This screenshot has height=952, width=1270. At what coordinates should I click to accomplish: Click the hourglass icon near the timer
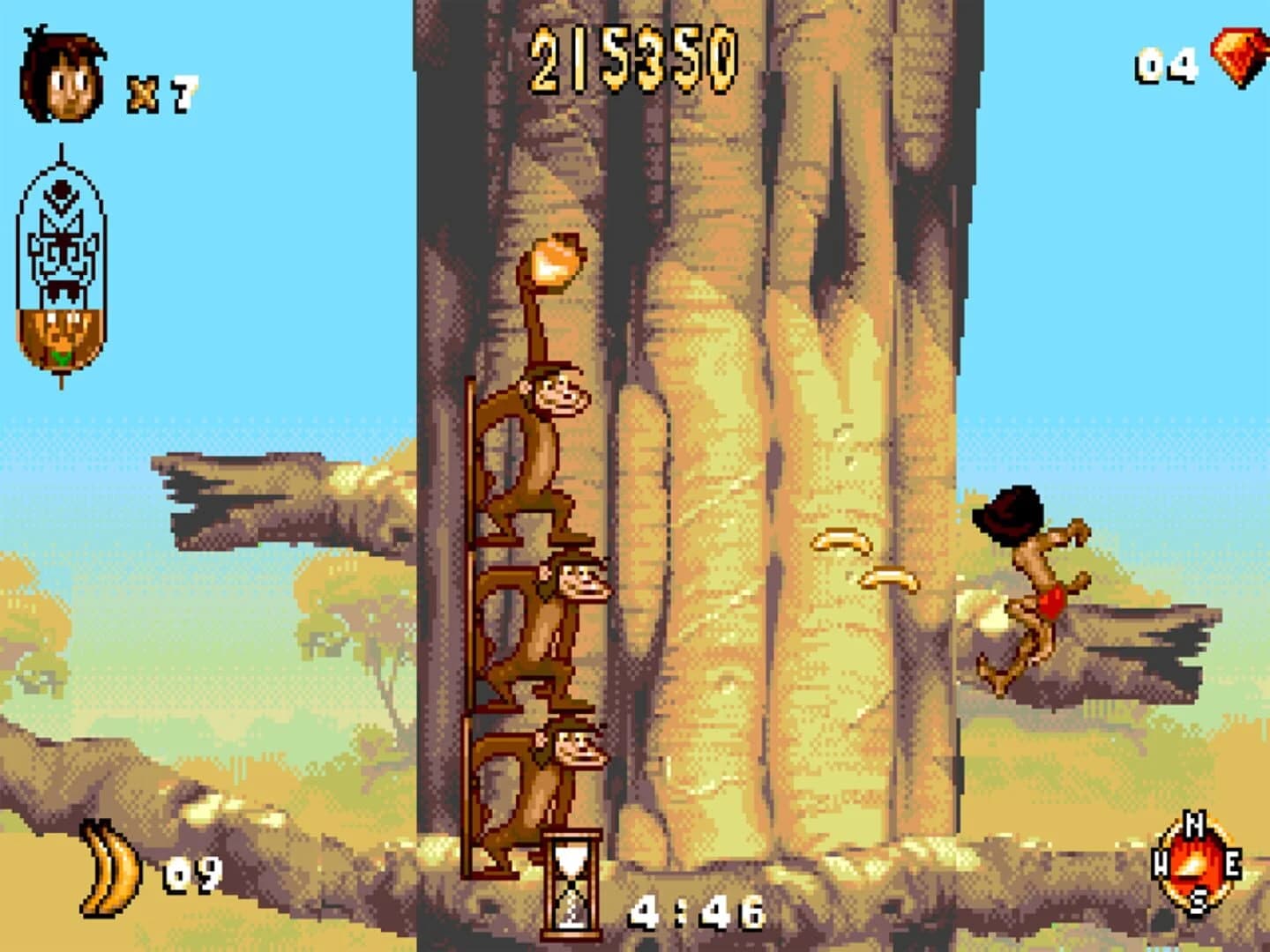(x=573, y=881)
